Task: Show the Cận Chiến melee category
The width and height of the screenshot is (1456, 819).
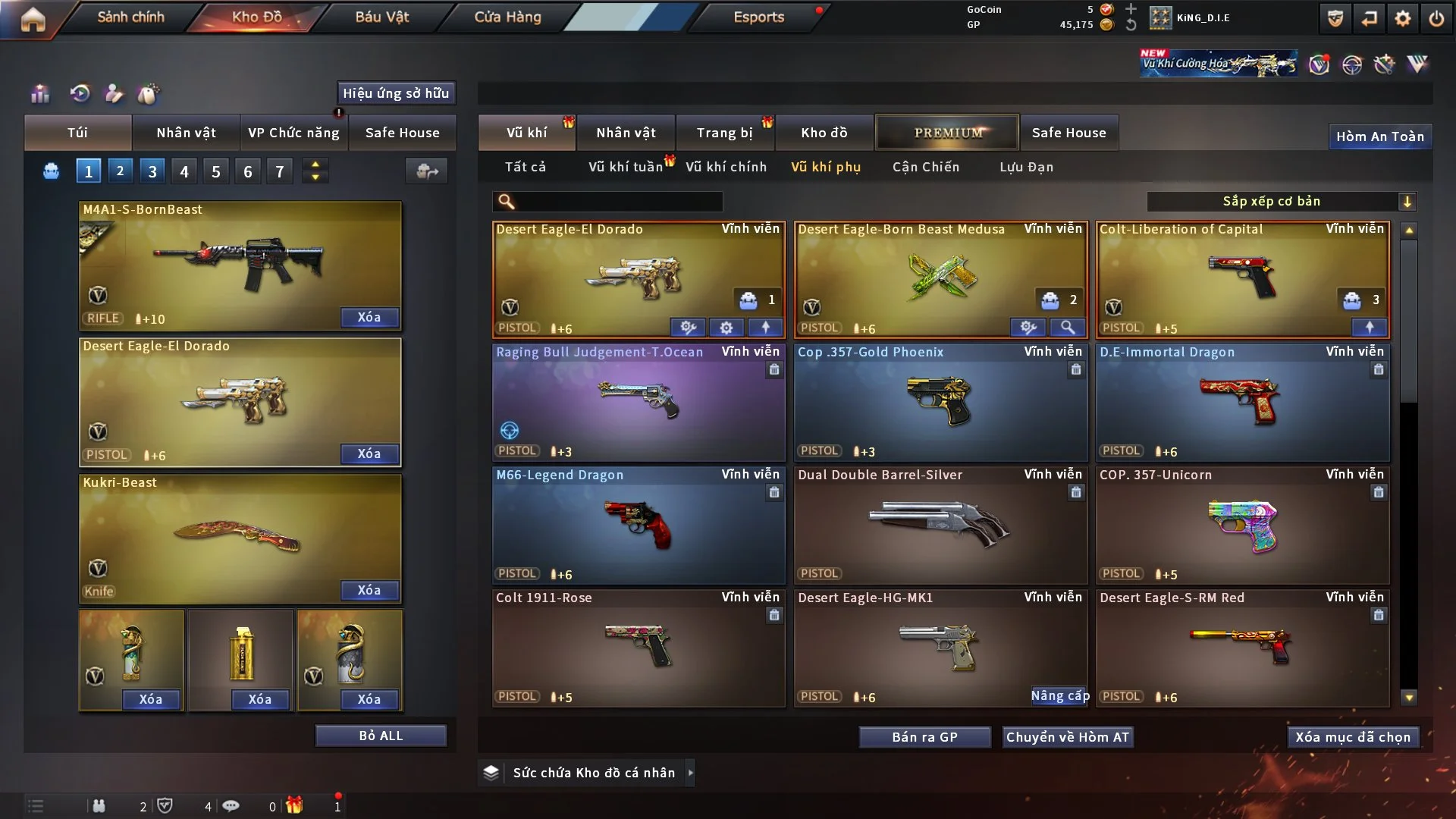Action: point(925,167)
